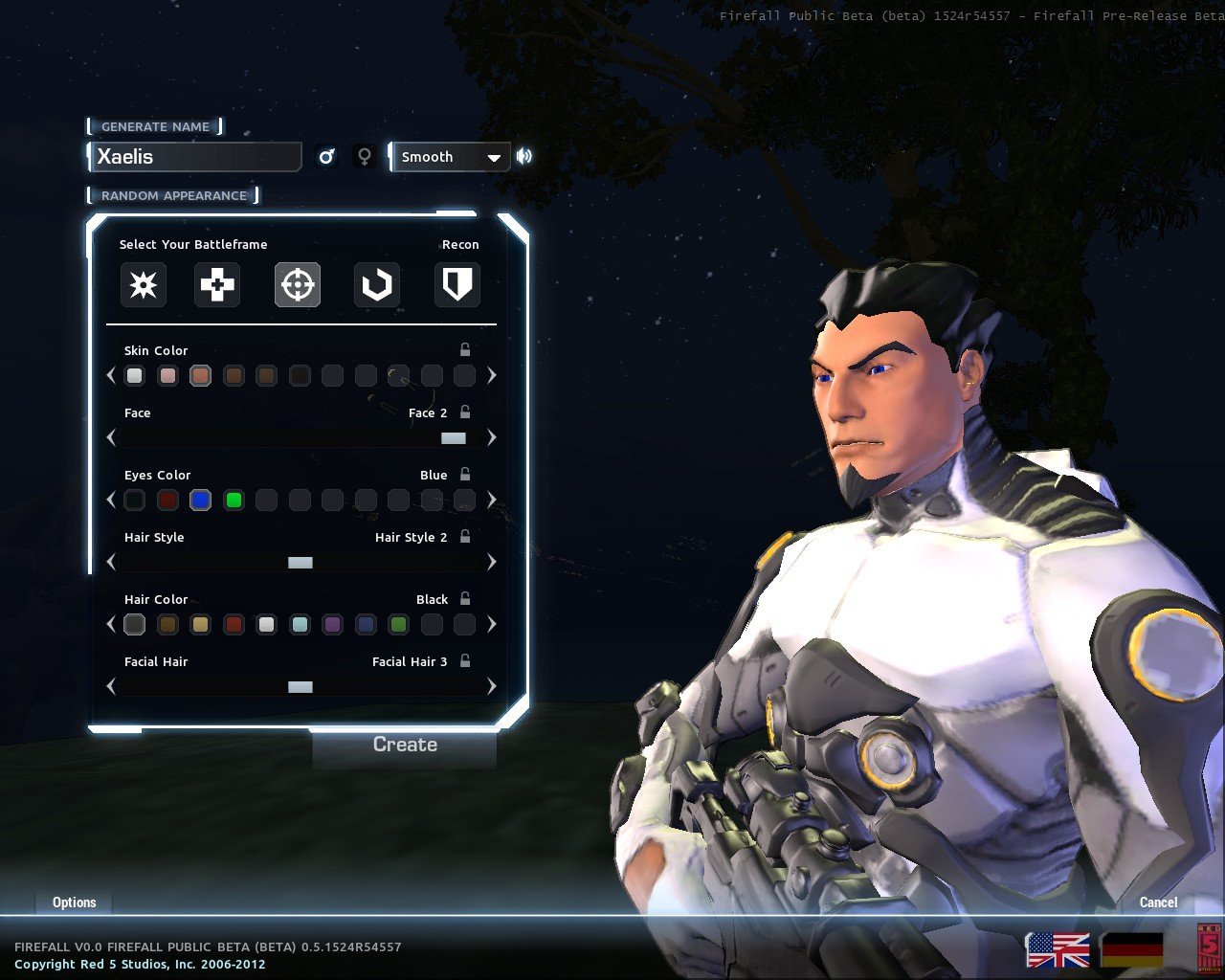
Task: Select the blue eye color swatch
Action: [200, 500]
